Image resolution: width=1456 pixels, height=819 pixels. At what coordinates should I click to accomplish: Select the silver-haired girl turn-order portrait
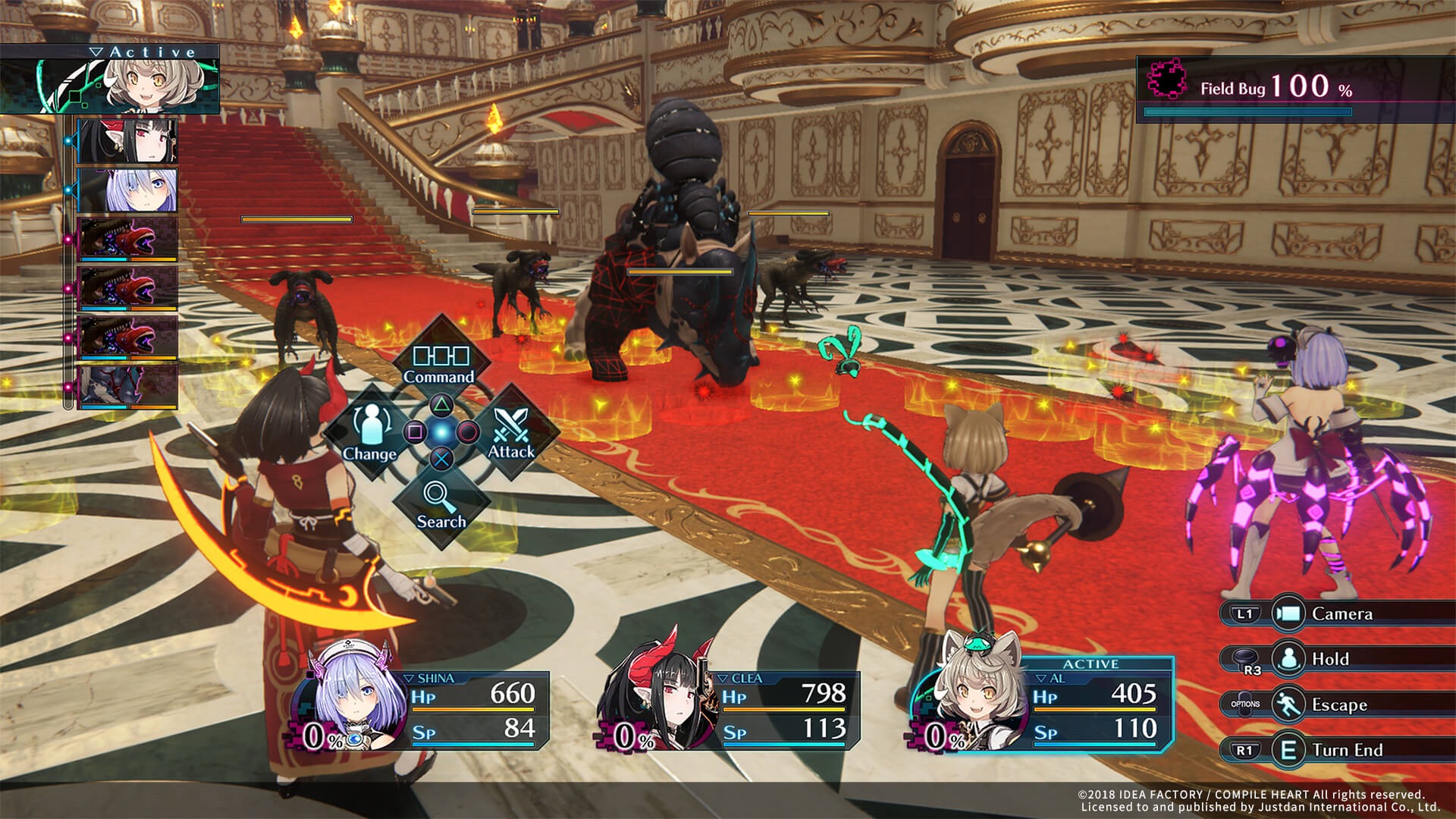pyautogui.click(x=127, y=190)
